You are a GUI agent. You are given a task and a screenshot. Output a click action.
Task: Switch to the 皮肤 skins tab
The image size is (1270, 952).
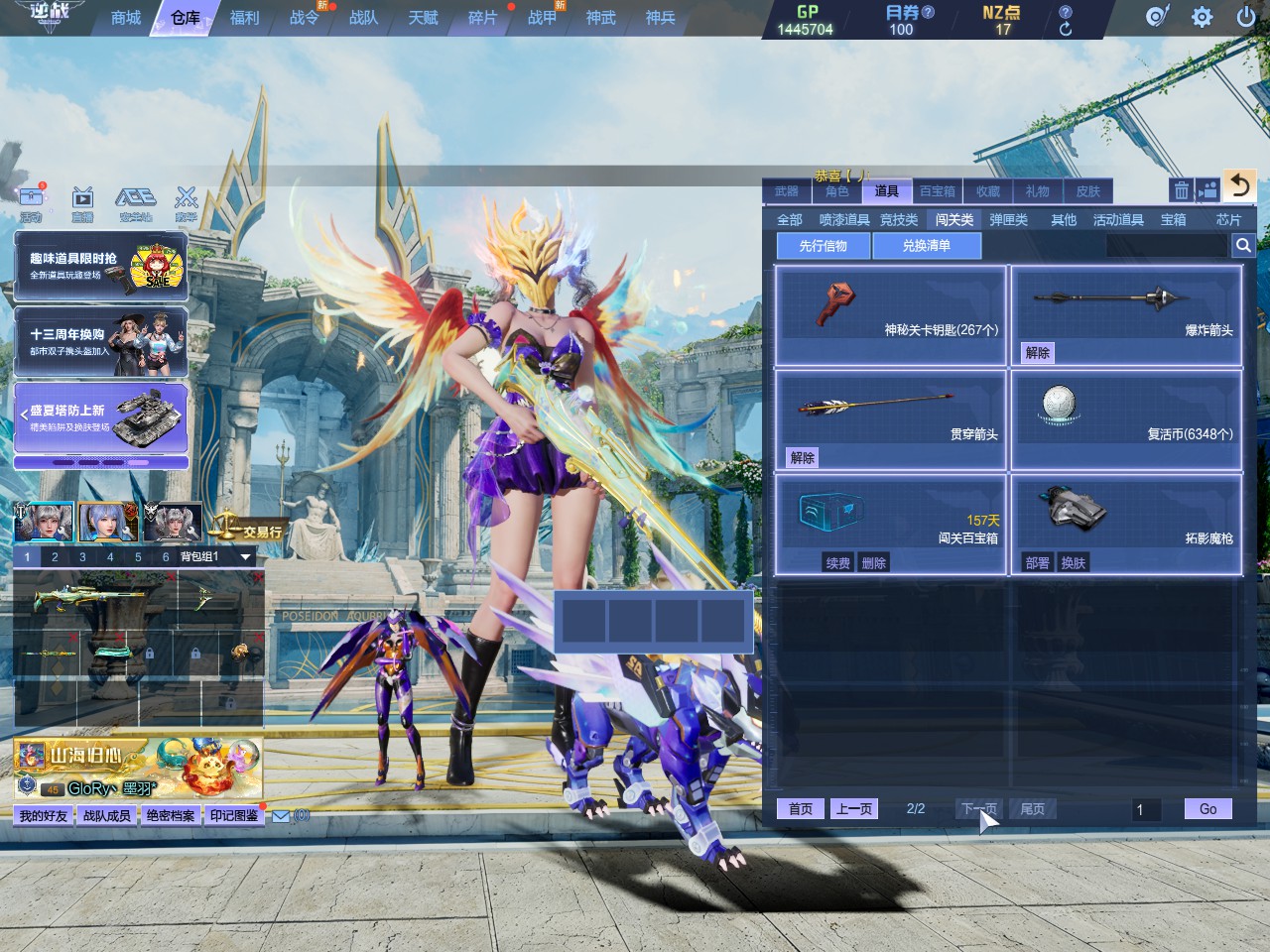1088,191
